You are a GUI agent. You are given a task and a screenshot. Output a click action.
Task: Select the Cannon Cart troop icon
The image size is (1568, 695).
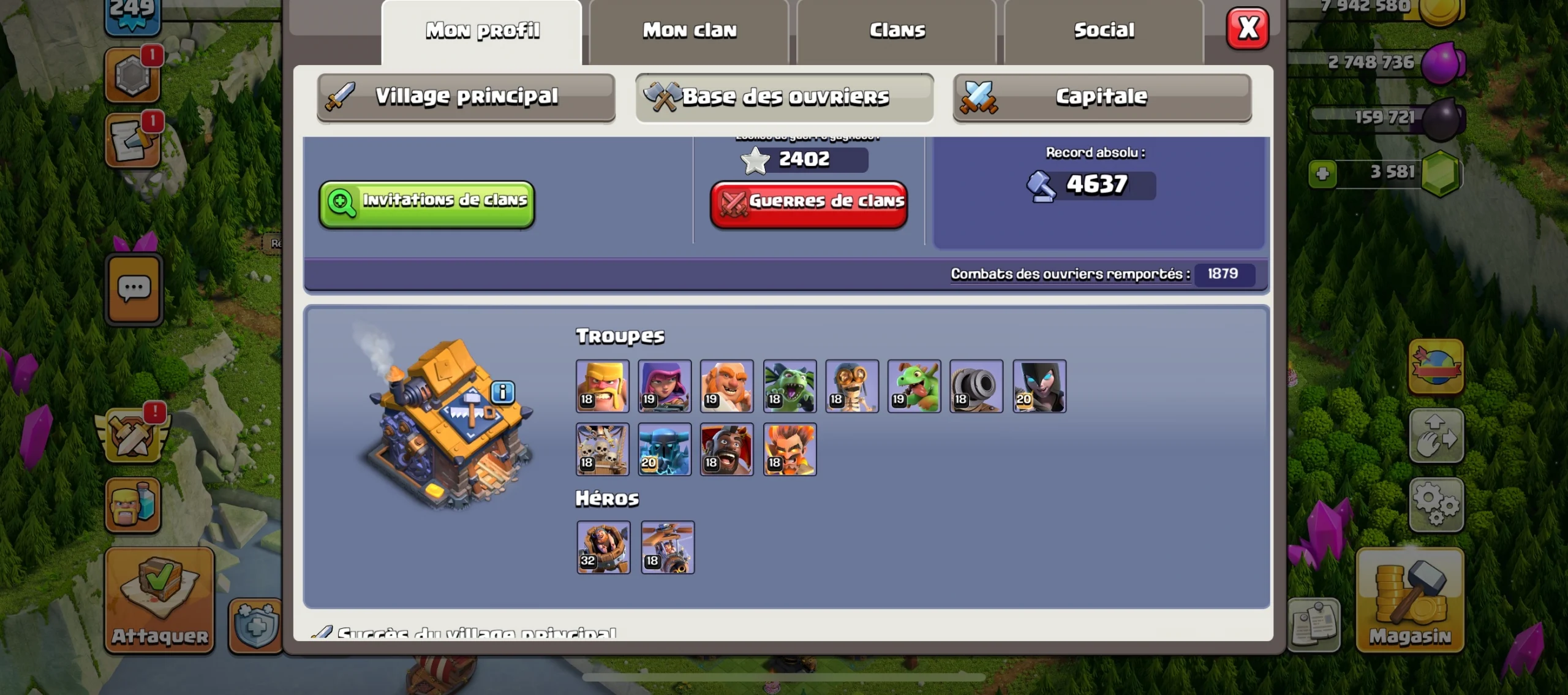977,386
